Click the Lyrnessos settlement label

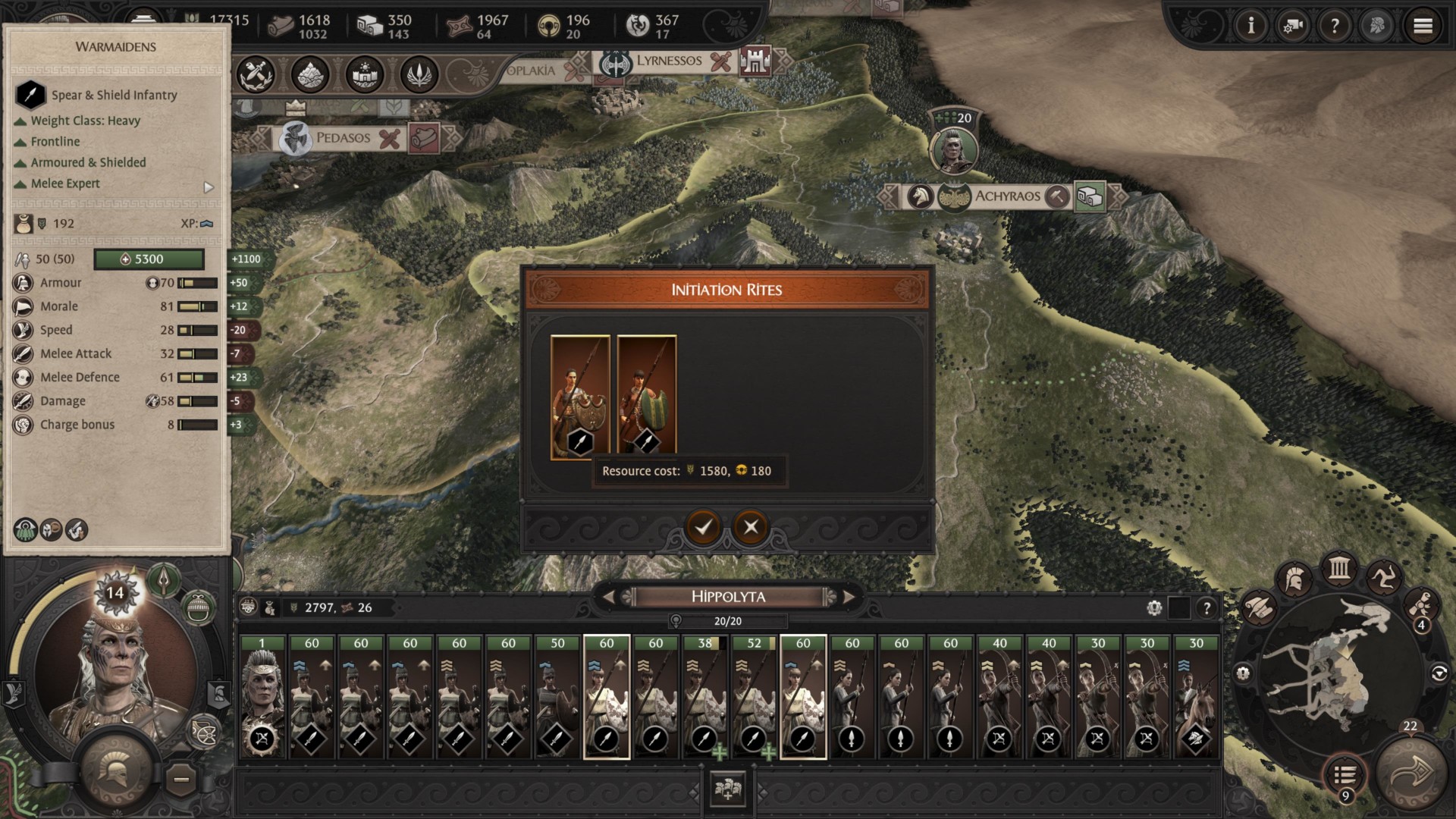(x=669, y=61)
